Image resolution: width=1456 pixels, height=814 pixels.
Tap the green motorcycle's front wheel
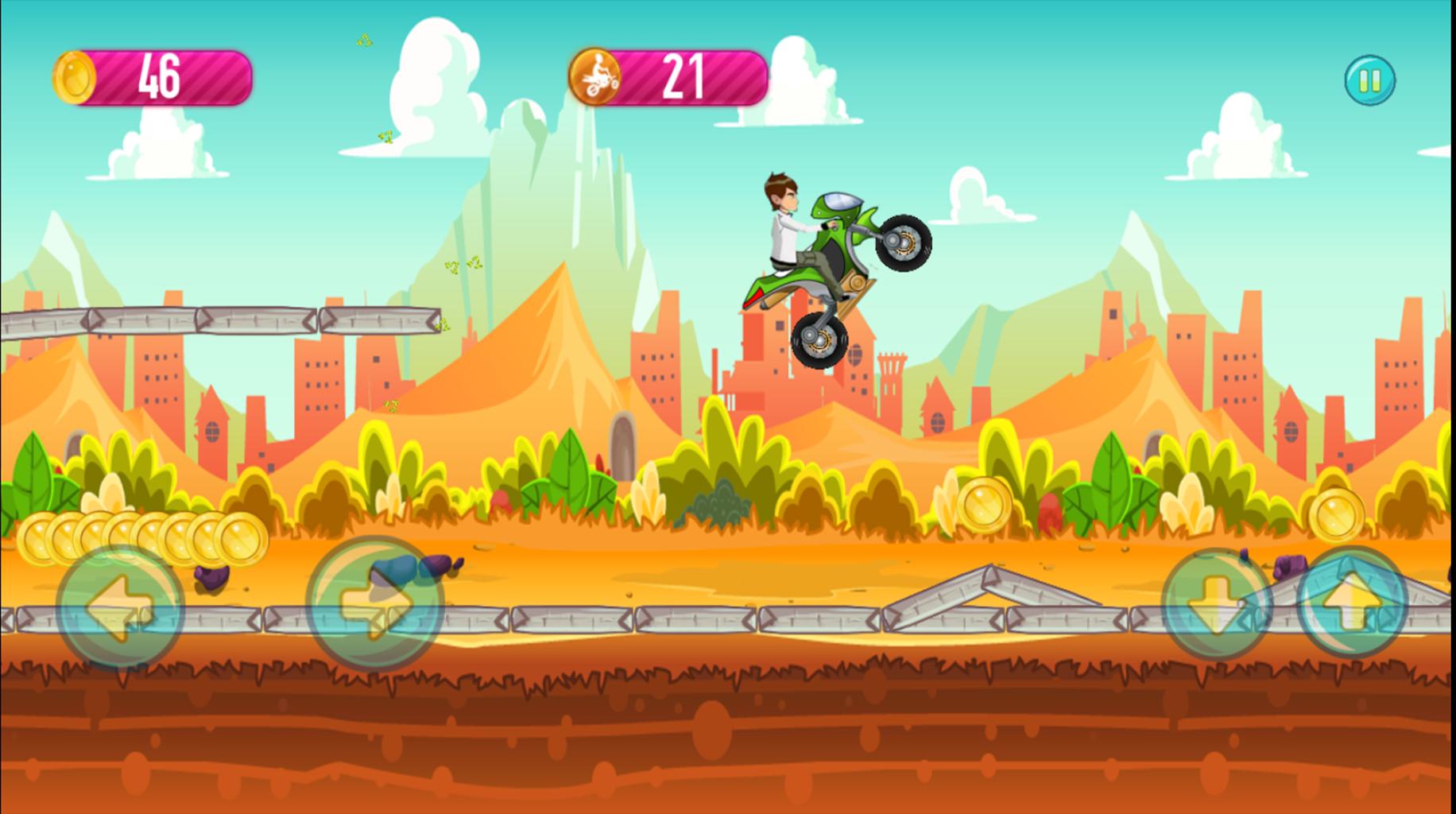904,242
